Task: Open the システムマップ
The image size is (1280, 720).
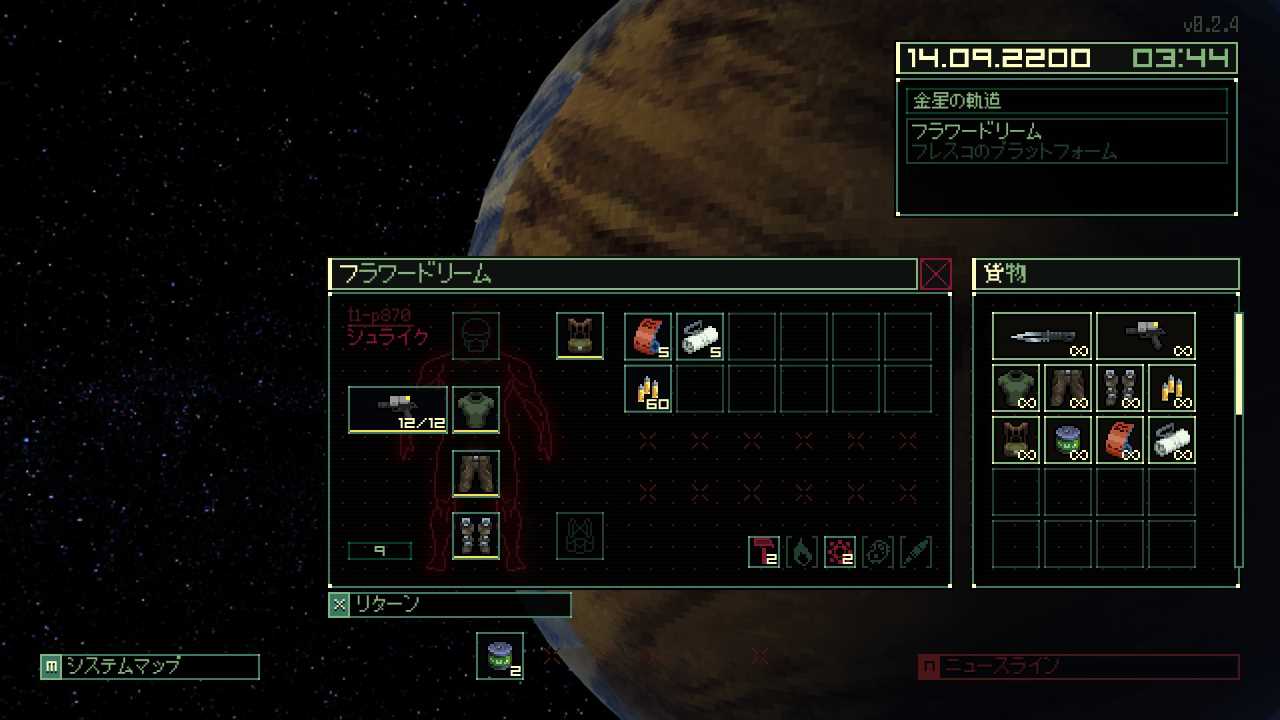Action: [x=150, y=666]
